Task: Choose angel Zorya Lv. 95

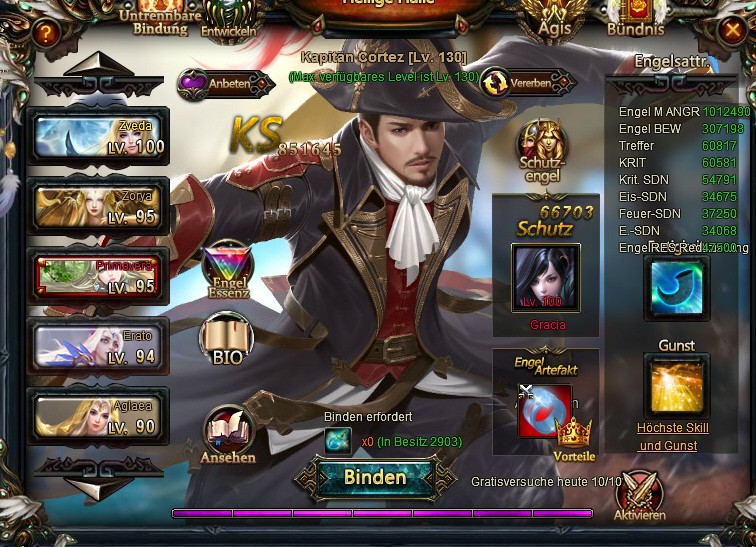Action: tap(100, 205)
